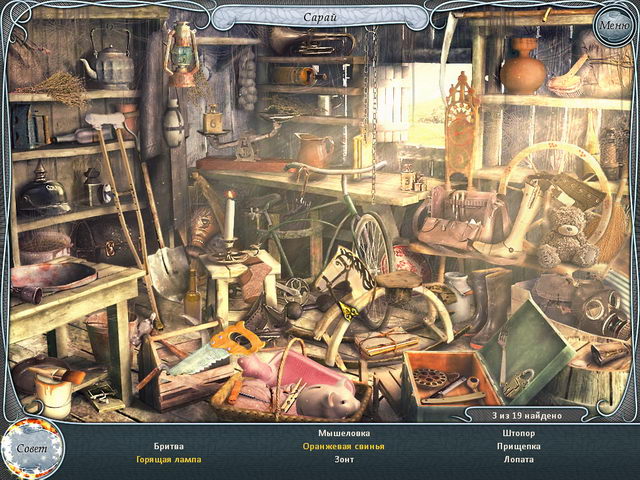640x480 pixels.
Task: Select Штопор in the item list
Action: tap(519, 432)
